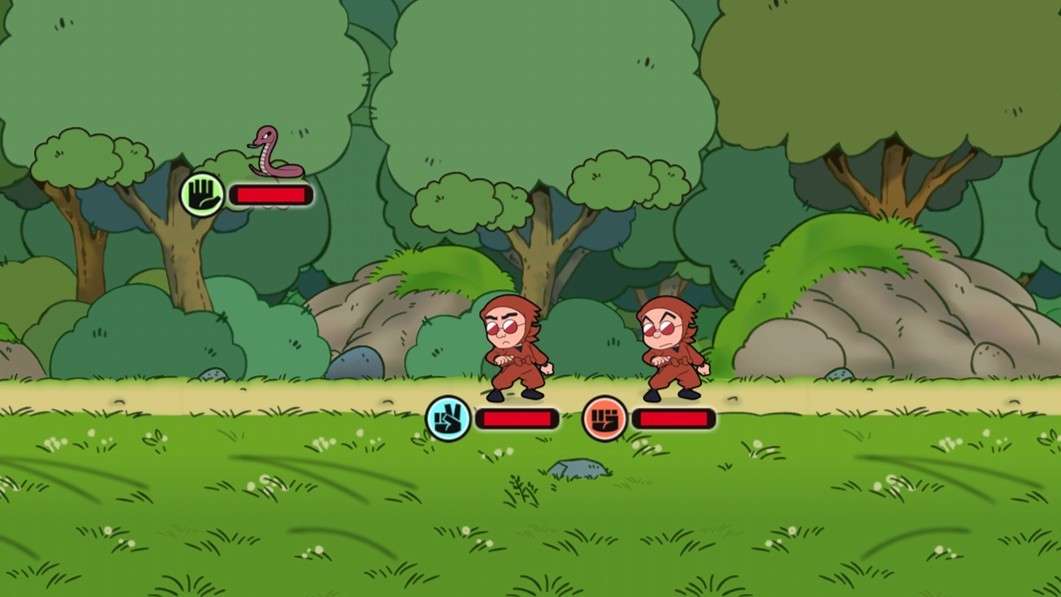The image size is (1061, 597).
Task: Click the green paper hand icon
Action: tap(203, 194)
